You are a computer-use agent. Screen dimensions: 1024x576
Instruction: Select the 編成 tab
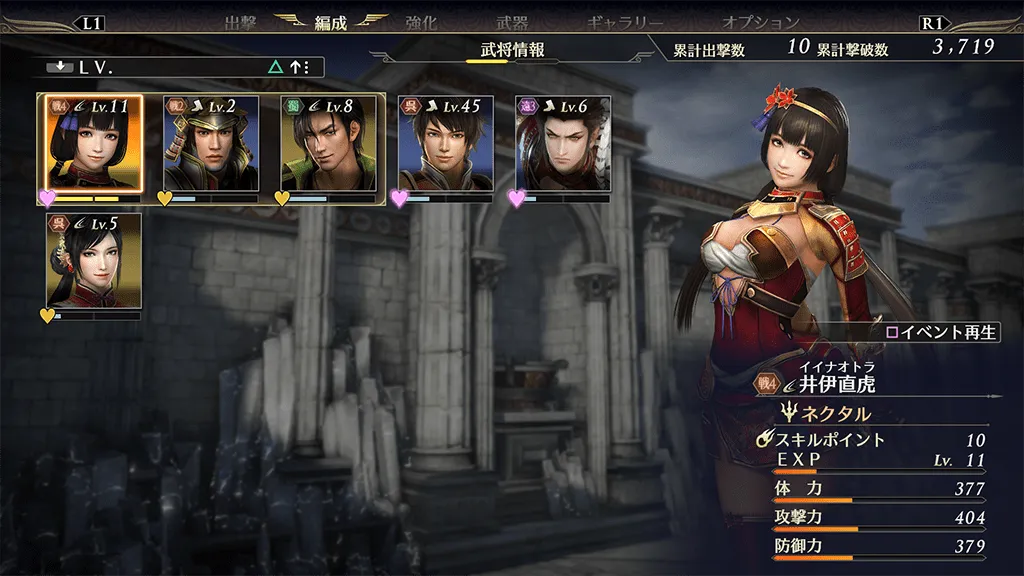coord(330,22)
